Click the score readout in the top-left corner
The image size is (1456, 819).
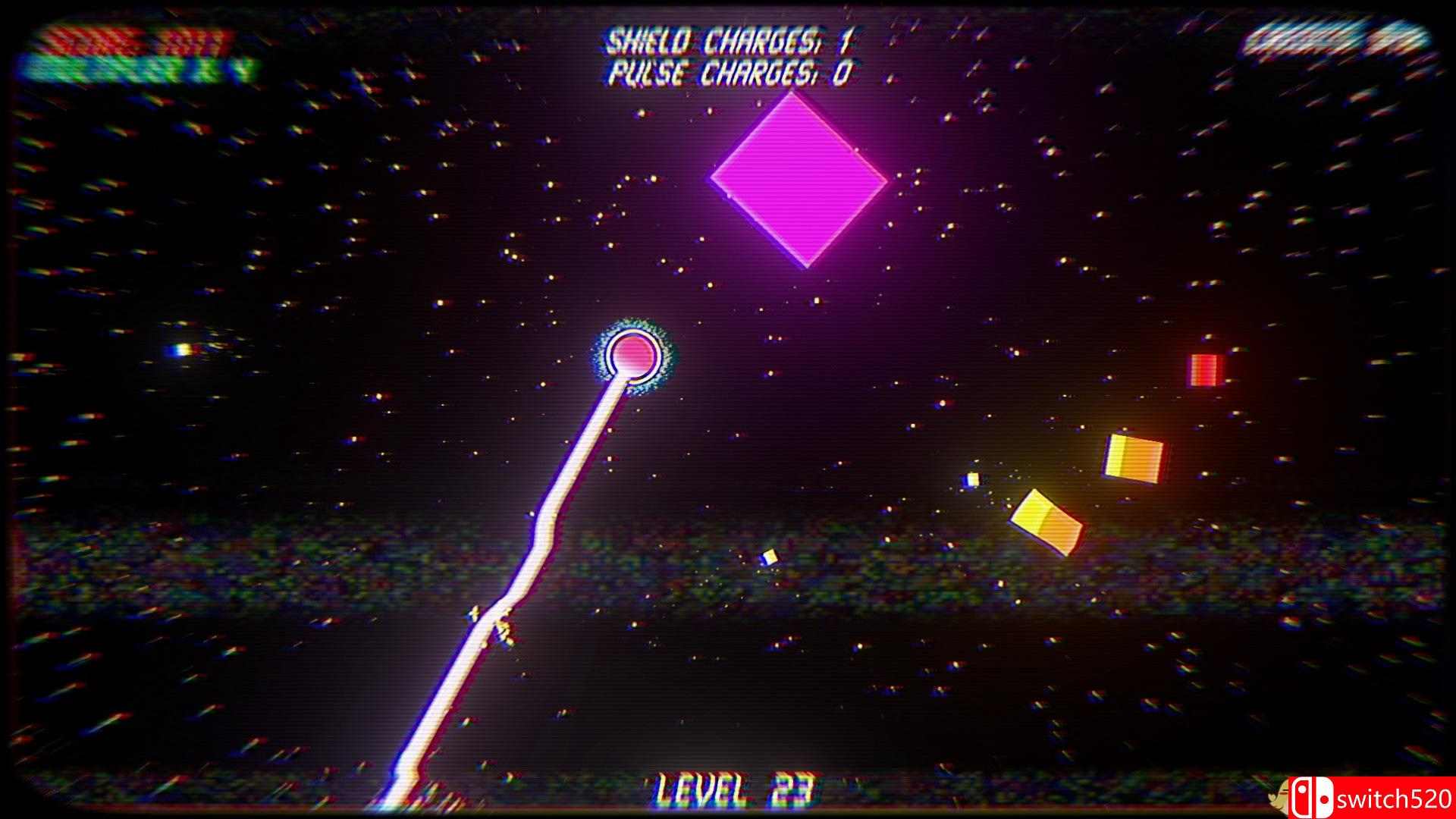pyautogui.click(x=129, y=39)
